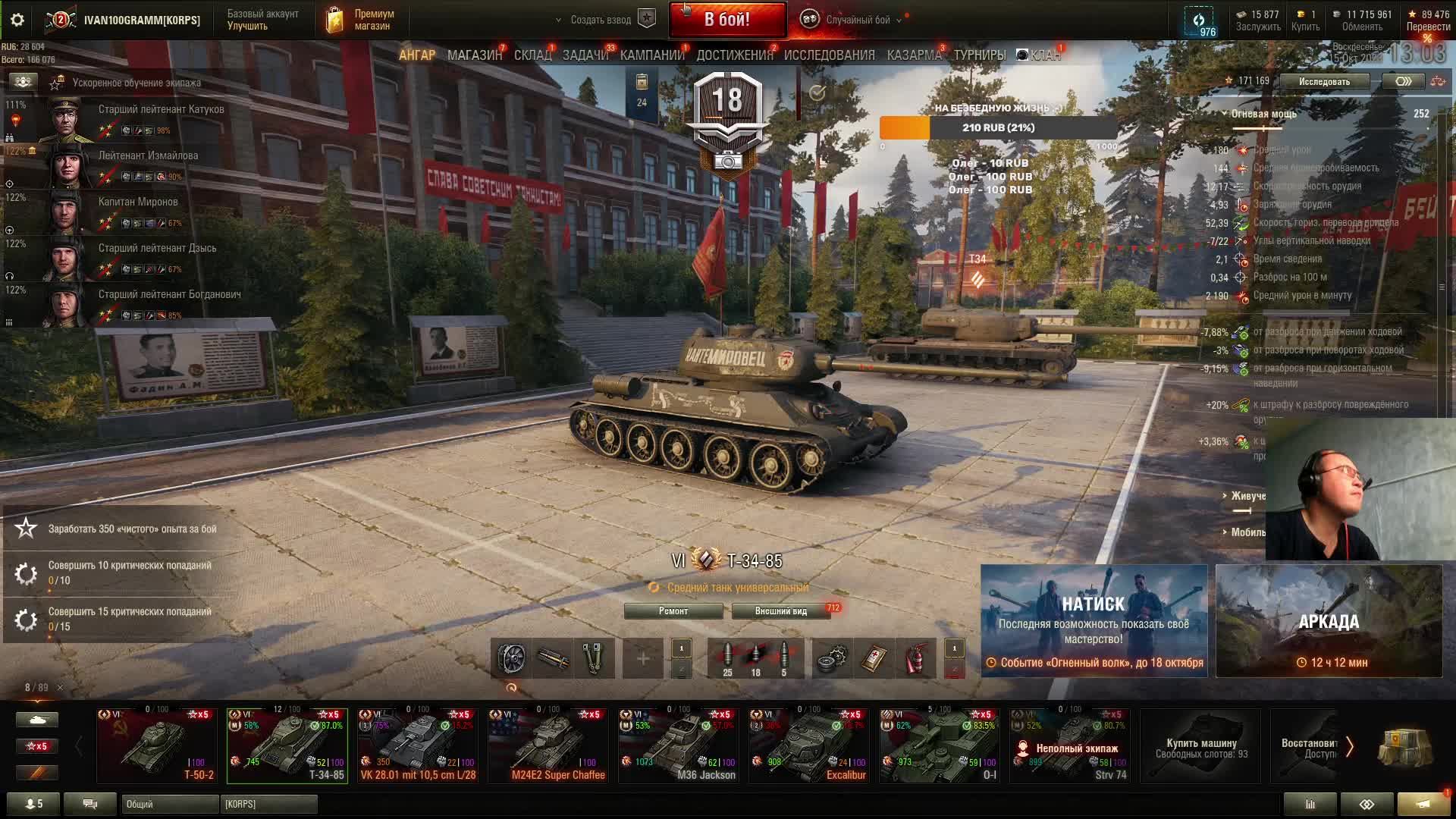Choose the Excalibur tank in carousel
Viewport: 1456px width, 819px height.
click(x=808, y=745)
